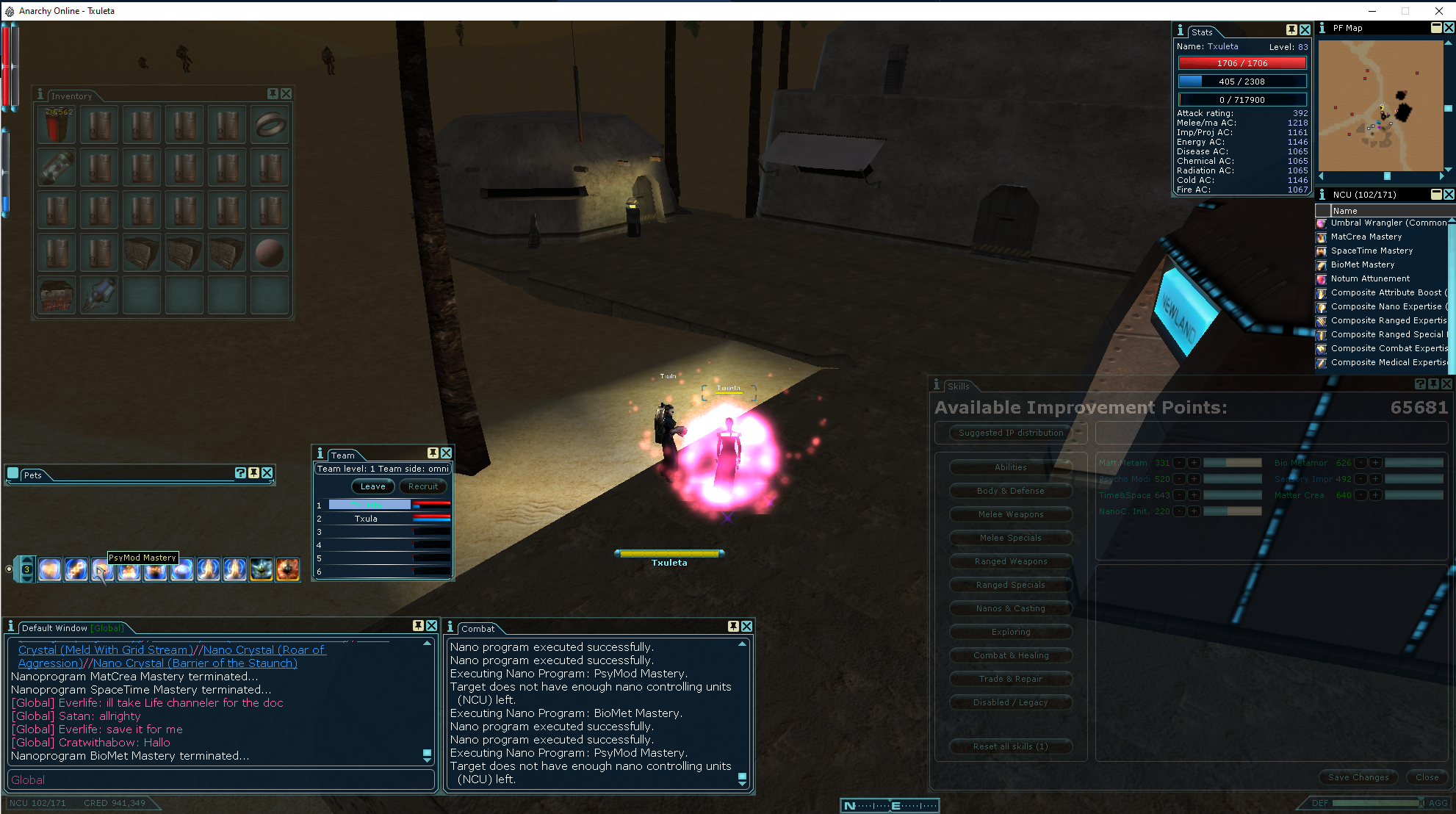
Task: Close the Inventory window
Action: coord(286,94)
